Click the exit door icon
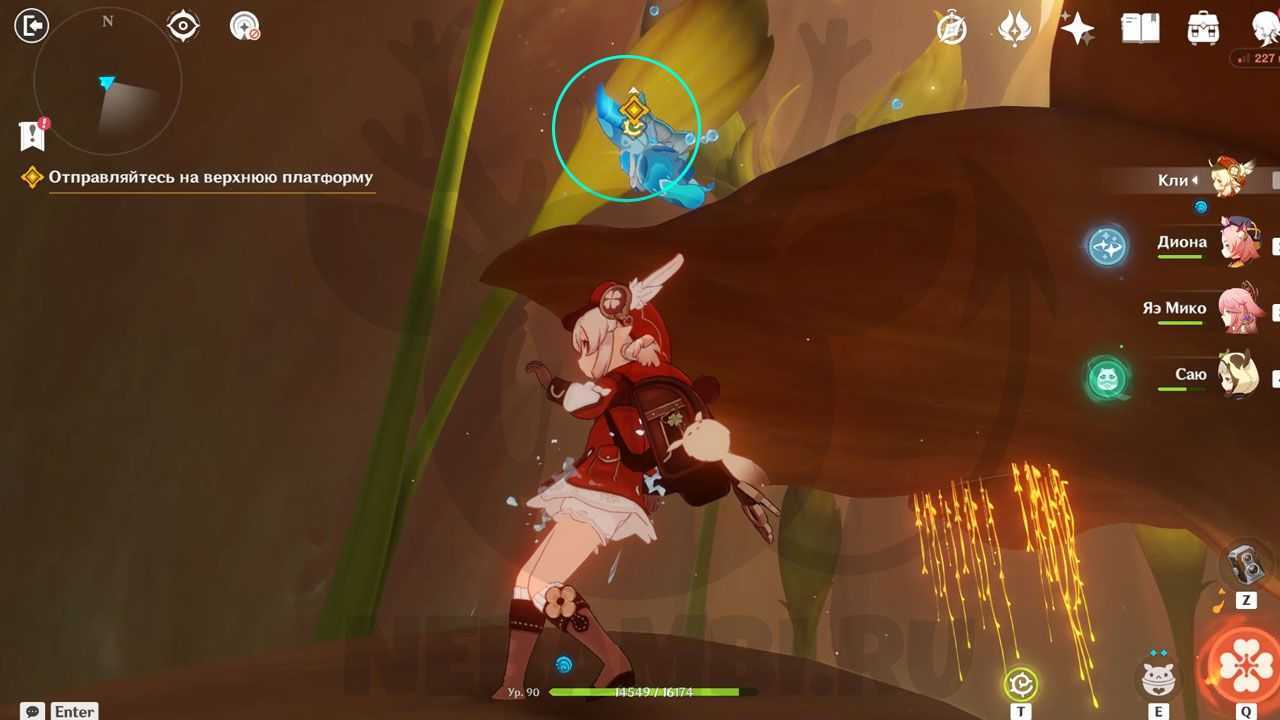 tap(32, 25)
